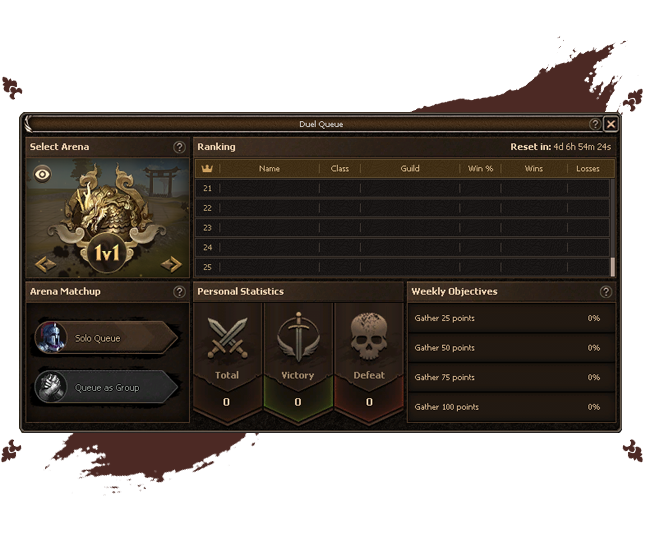This screenshot has width=655, height=549.
Task: Sort ranking by Wins column
Action: pyautogui.click(x=534, y=169)
